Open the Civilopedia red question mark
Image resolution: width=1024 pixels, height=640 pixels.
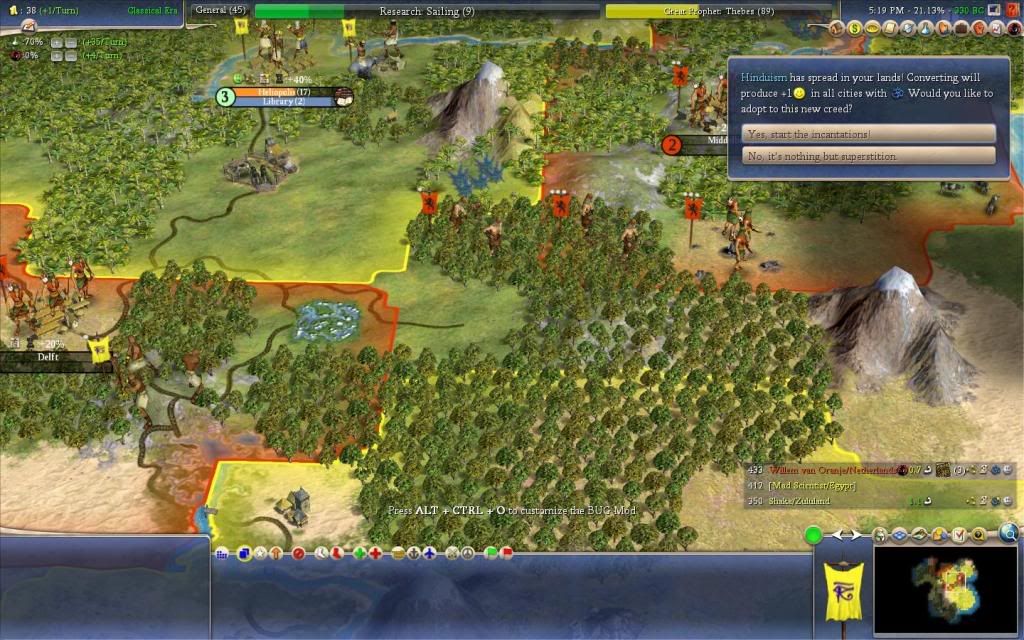[x=1011, y=9]
